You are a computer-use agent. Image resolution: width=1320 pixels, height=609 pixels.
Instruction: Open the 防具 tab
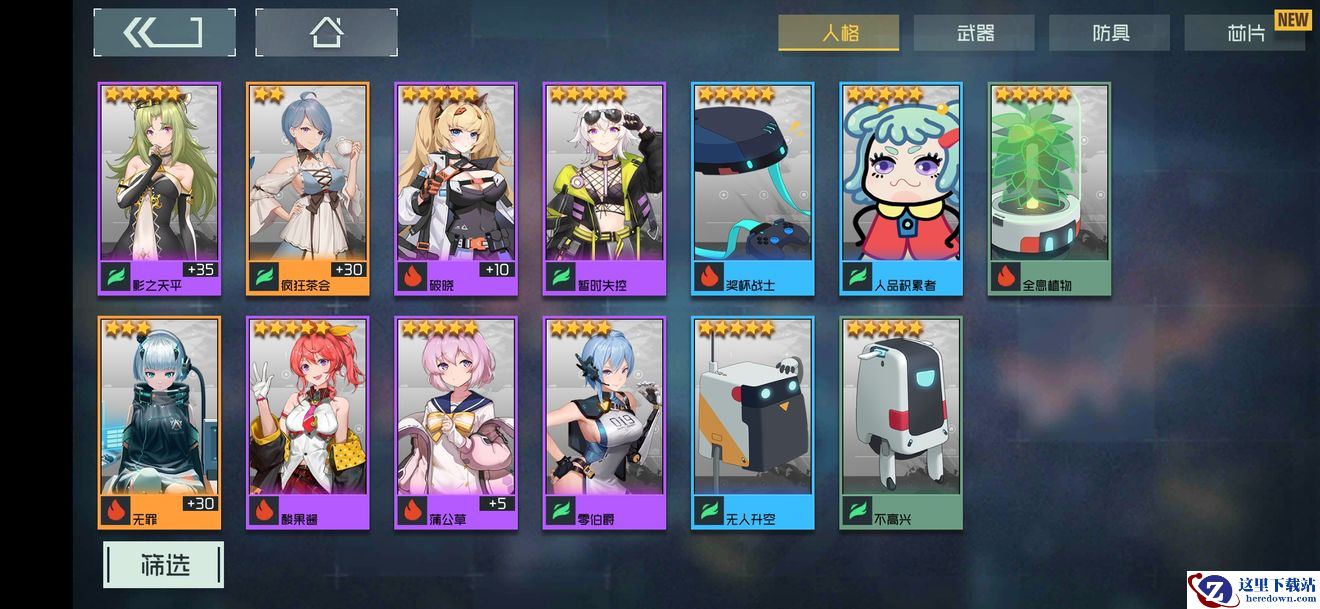[x=1109, y=33]
